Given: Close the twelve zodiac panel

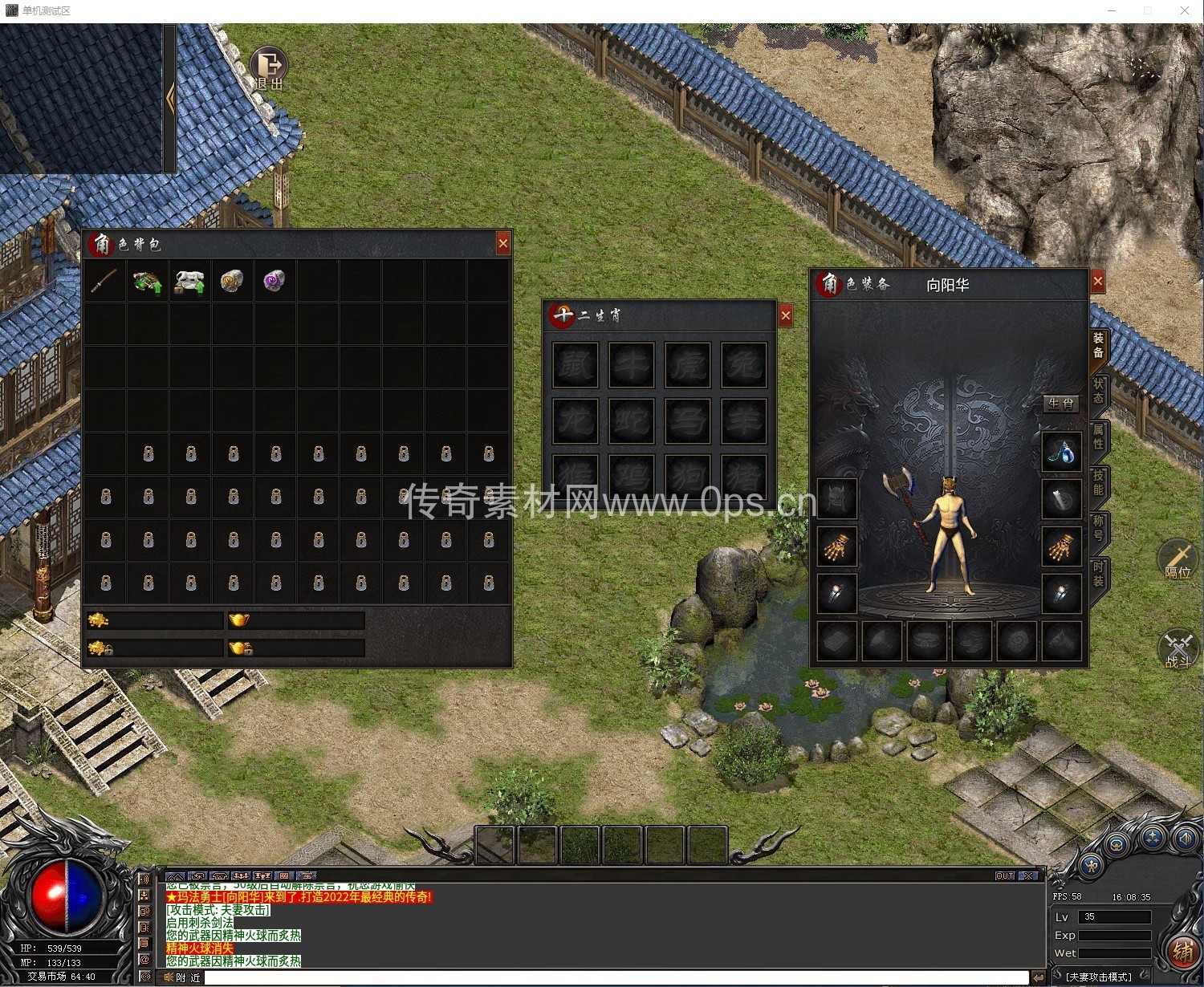Looking at the screenshot, I should tap(786, 316).
